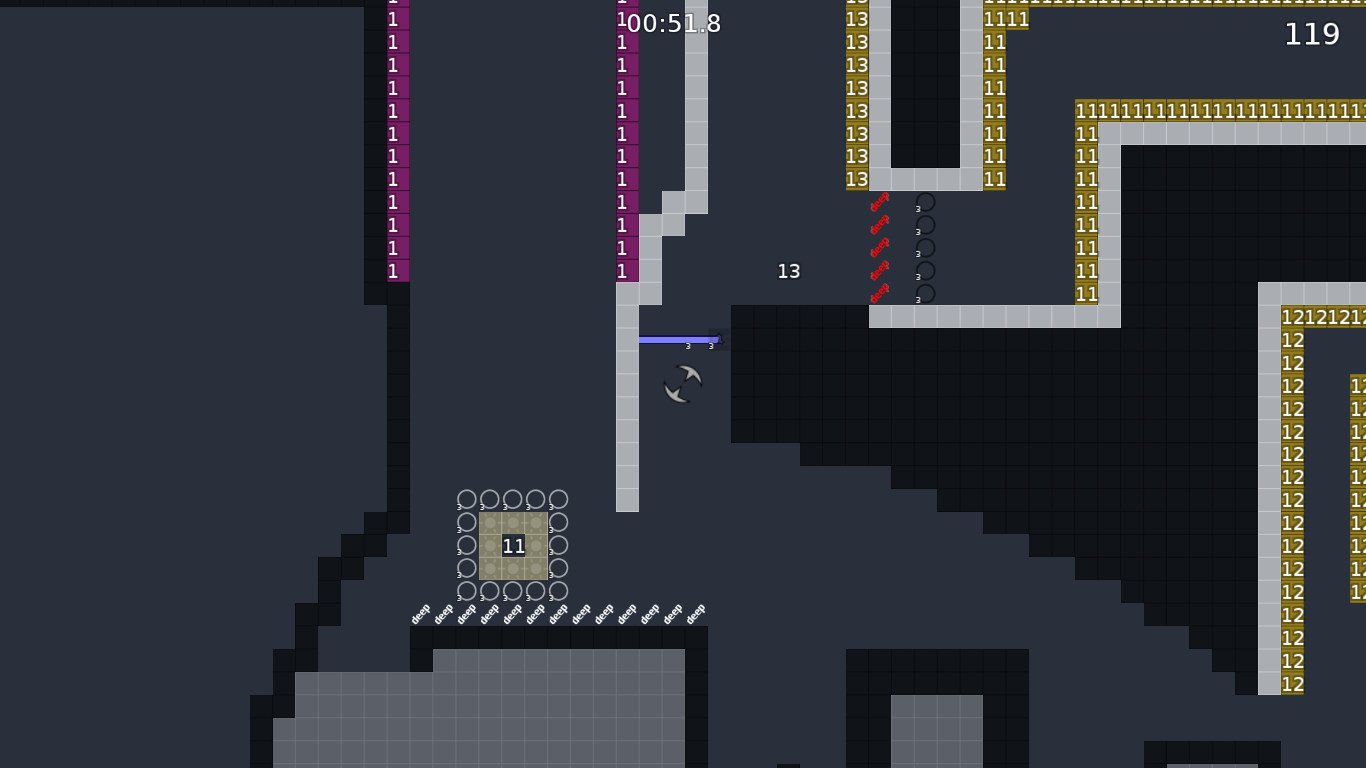This screenshot has width=1366, height=768.
Task: Click the counter showing 119
Action: 1311,35
